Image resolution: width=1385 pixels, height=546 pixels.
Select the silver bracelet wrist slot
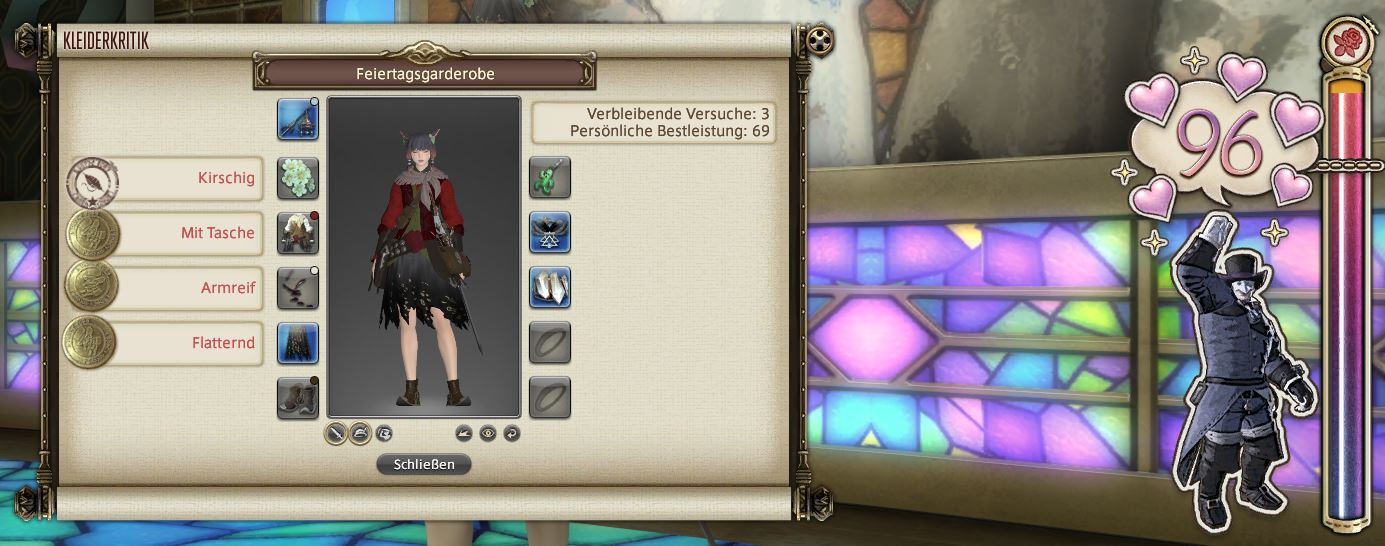pos(550,288)
